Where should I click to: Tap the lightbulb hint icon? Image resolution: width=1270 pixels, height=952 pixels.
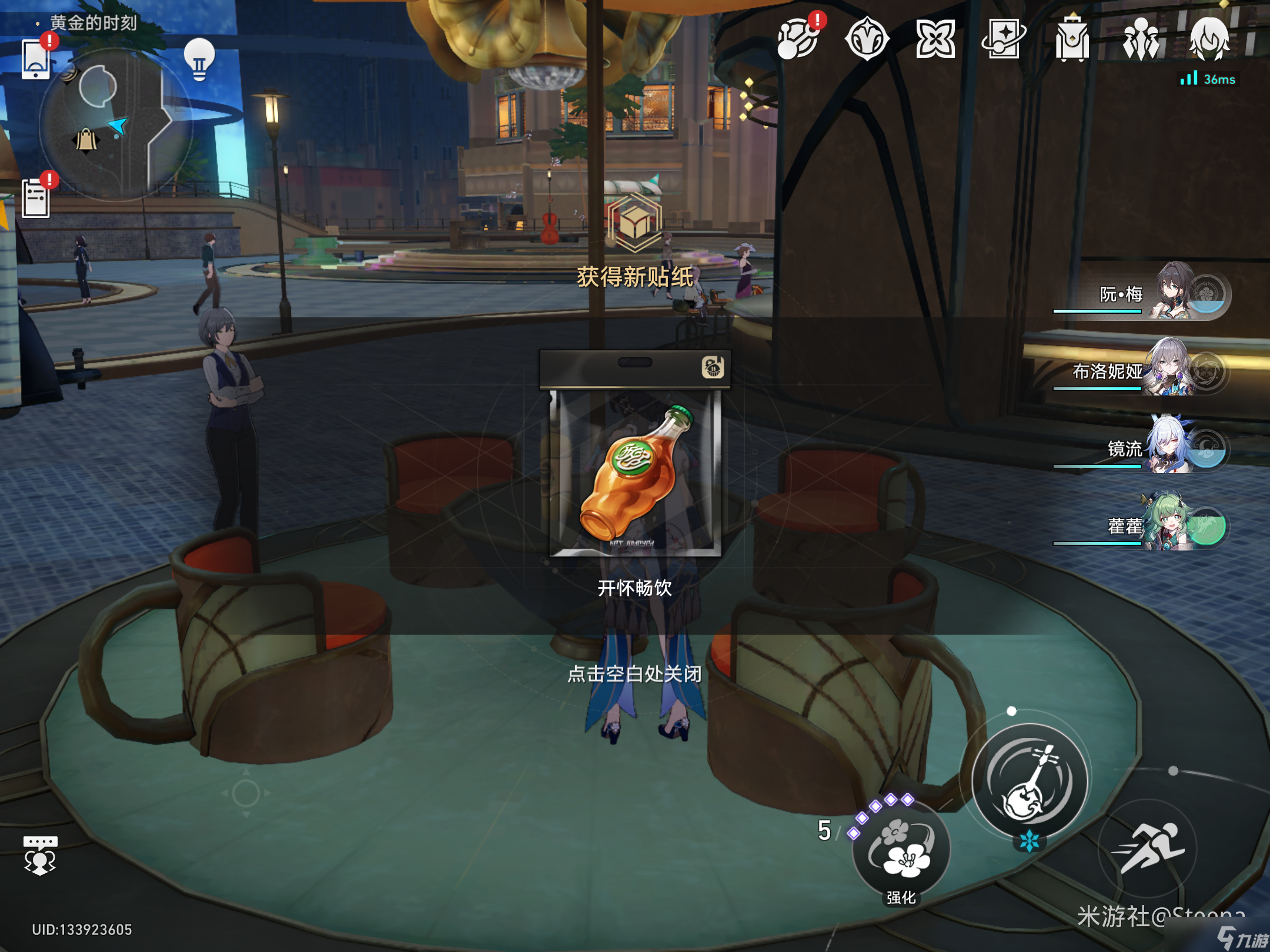pos(199,59)
